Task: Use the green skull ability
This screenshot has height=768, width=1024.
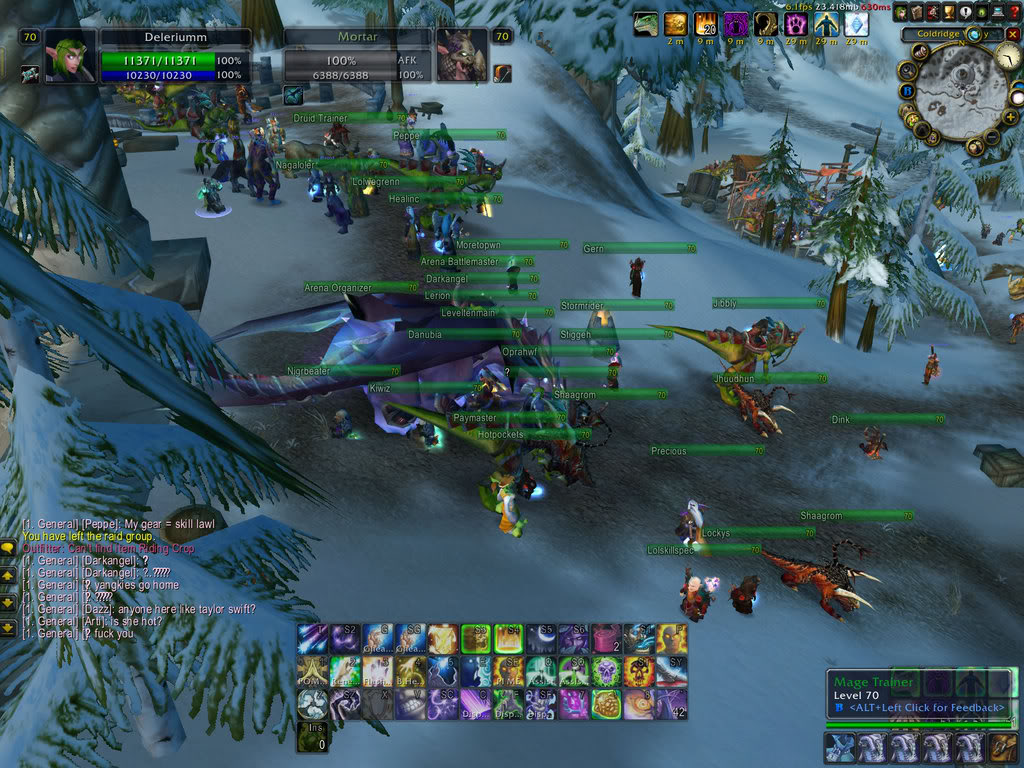Action: 606,671
